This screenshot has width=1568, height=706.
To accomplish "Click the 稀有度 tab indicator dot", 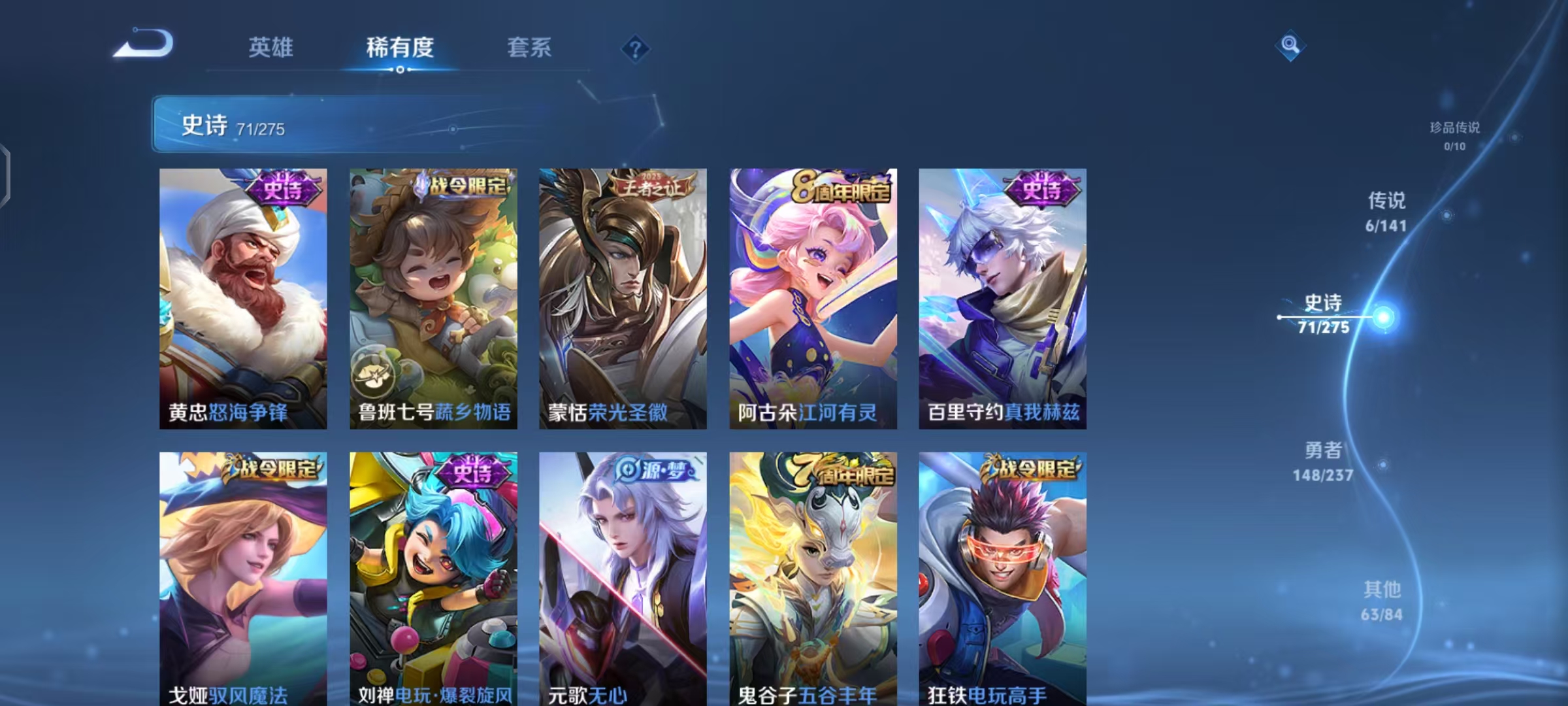I will (400, 69).
